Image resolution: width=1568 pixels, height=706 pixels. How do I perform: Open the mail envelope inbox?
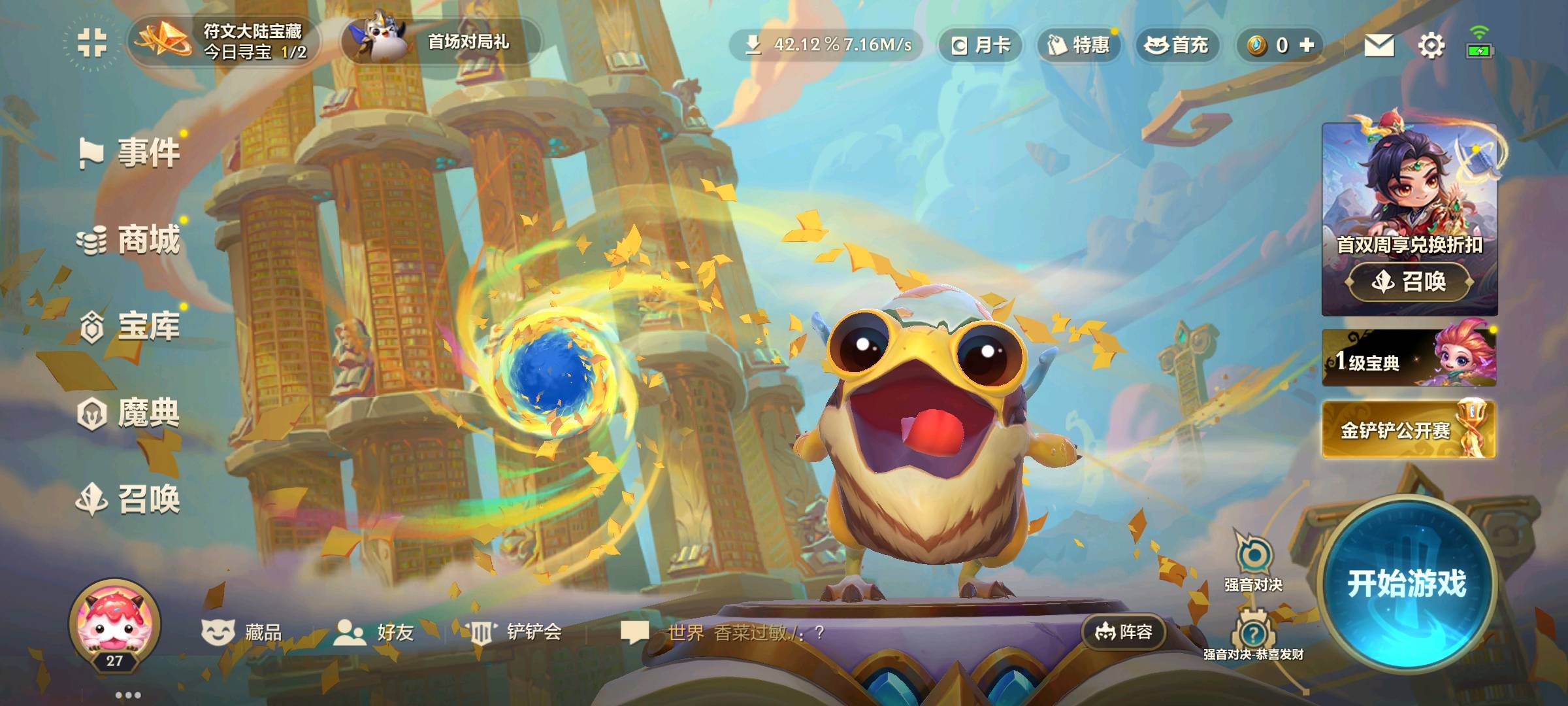tap(1379, 45)
